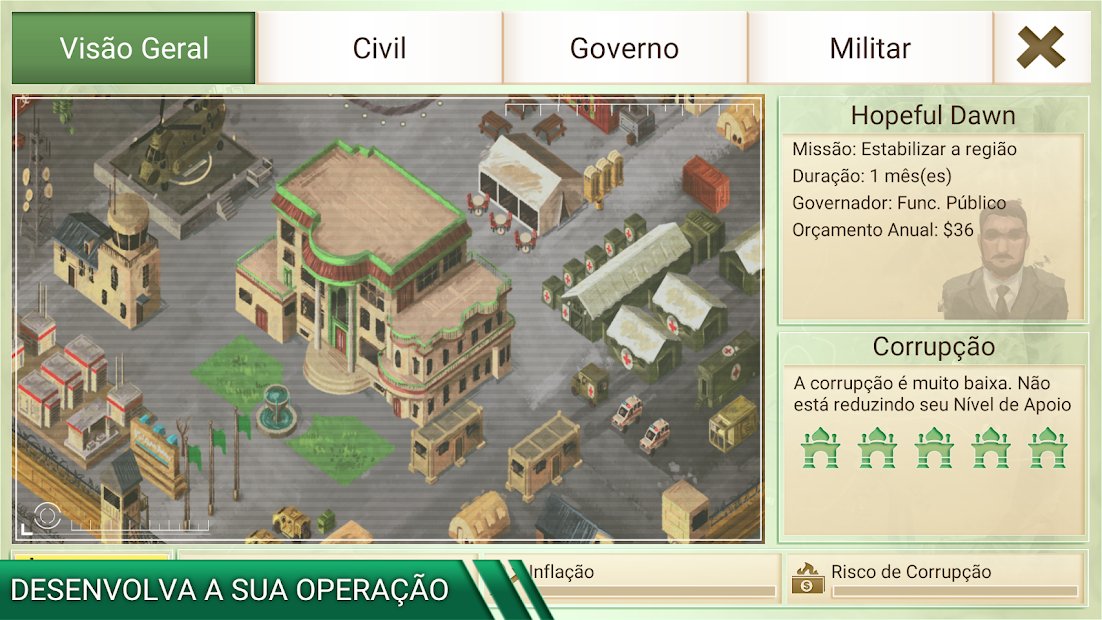Click the Inflação indicator bar
This screenshot has height=620, width=1102.
[650, 578]
